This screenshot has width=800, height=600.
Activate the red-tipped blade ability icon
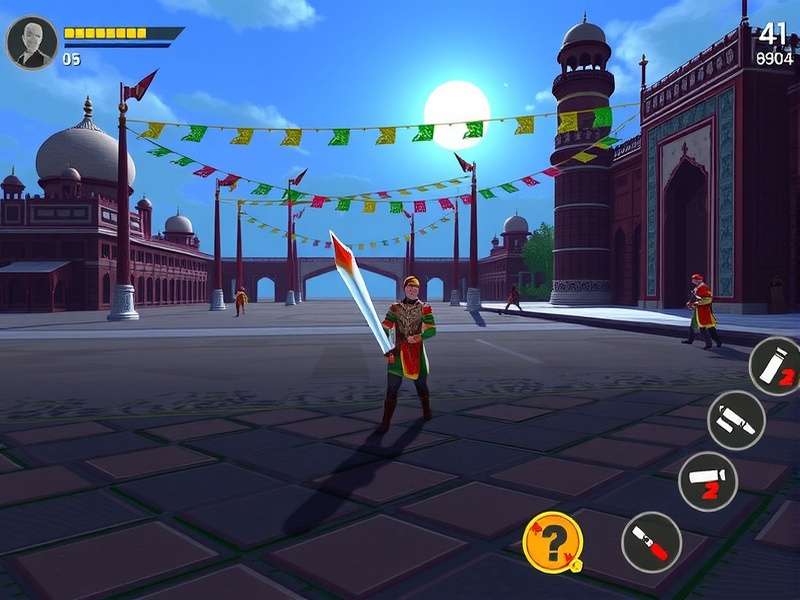[651, 542]
